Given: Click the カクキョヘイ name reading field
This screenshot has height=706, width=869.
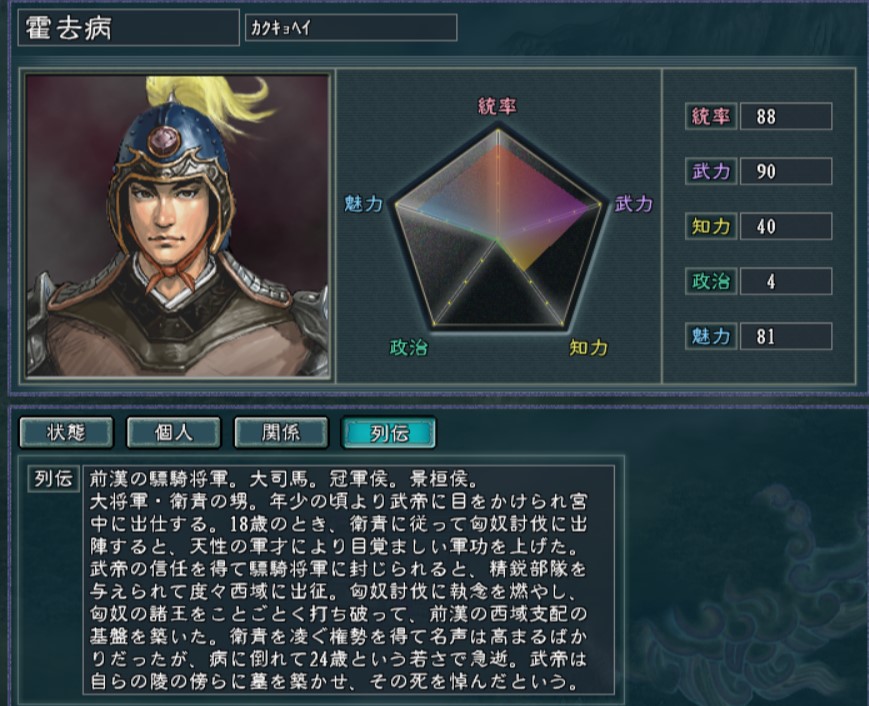Looking at the screenshot, I should click(350, 28).
